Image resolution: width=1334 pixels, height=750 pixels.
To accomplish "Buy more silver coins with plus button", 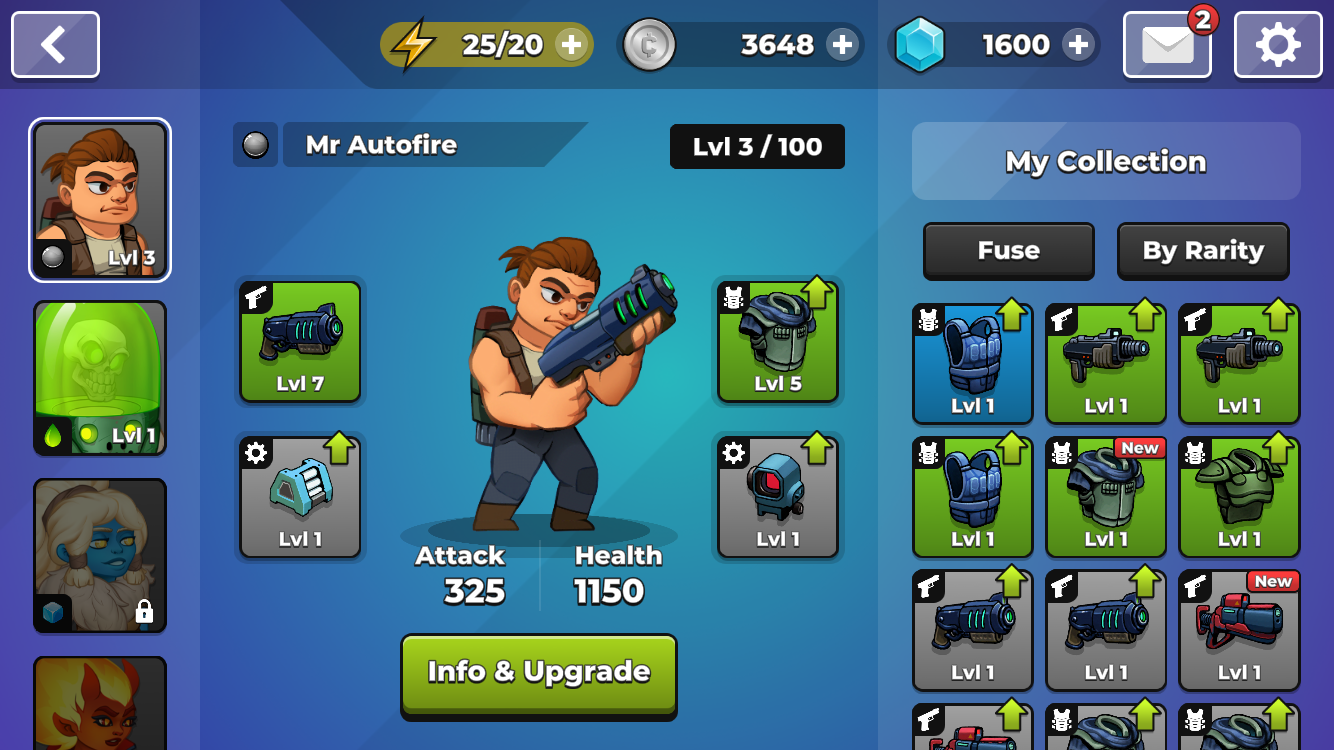I will tap(842, 45).
